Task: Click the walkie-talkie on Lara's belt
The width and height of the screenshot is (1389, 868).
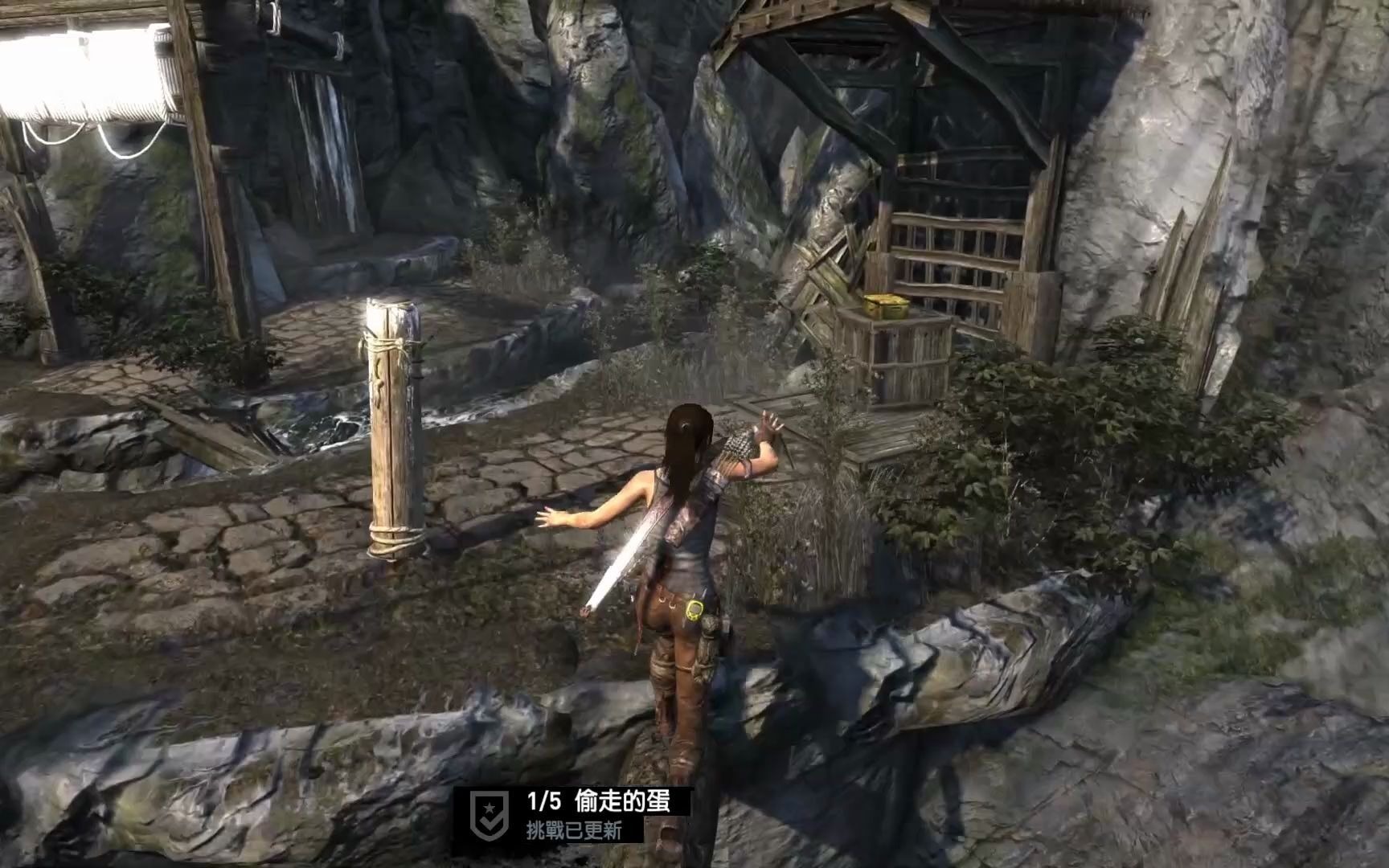Action: (x=695, y=612)
